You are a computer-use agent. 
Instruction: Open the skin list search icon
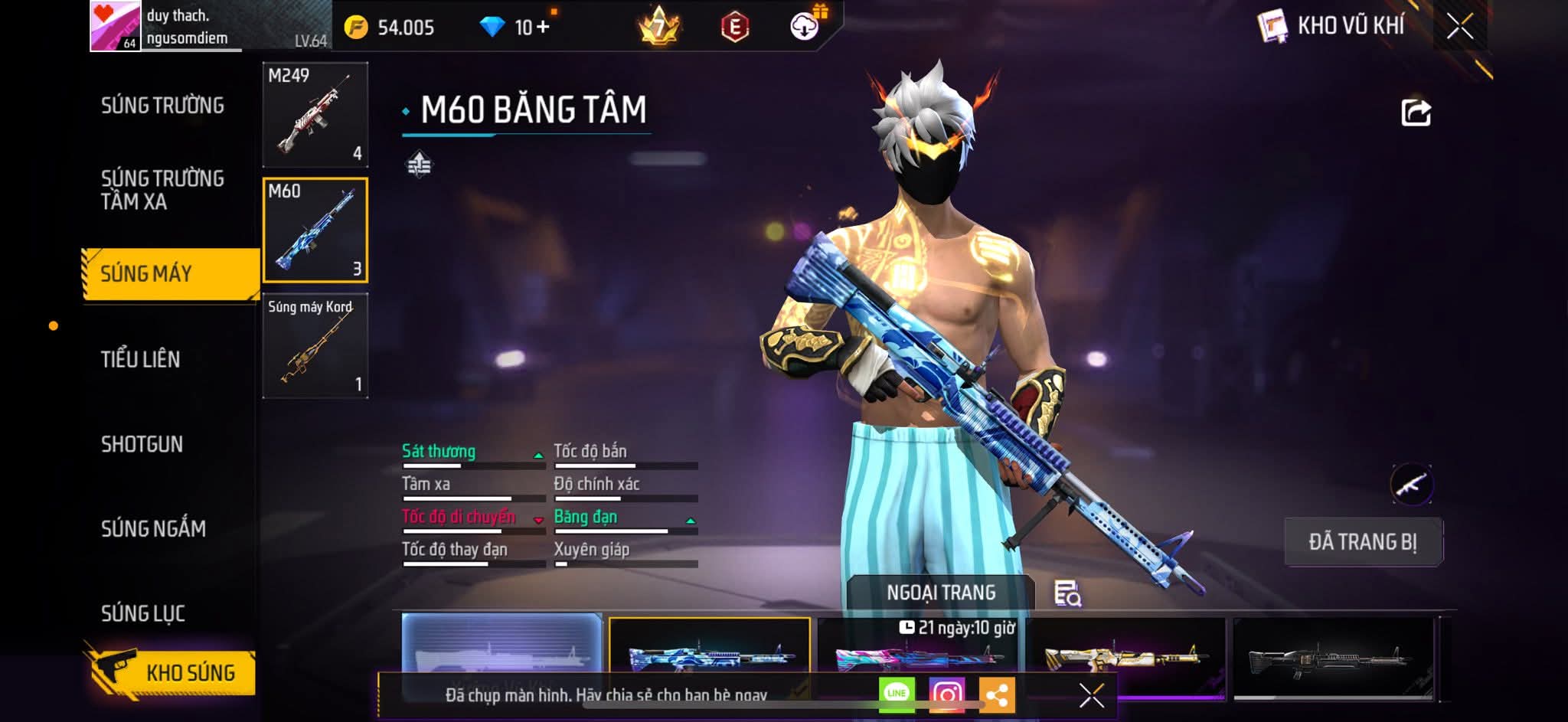click(1067, 593)
